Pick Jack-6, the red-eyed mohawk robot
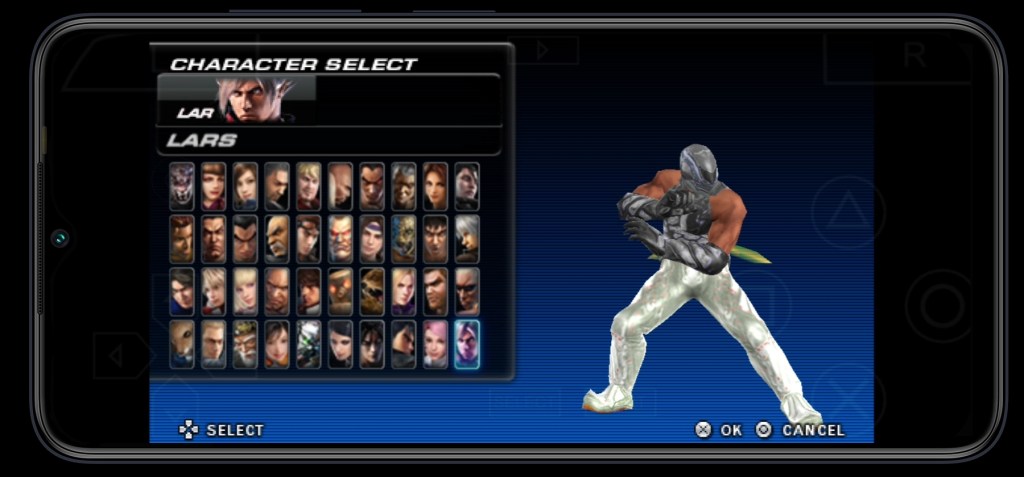The width and height of the screenshot is (1024, 477). point(340,239)
